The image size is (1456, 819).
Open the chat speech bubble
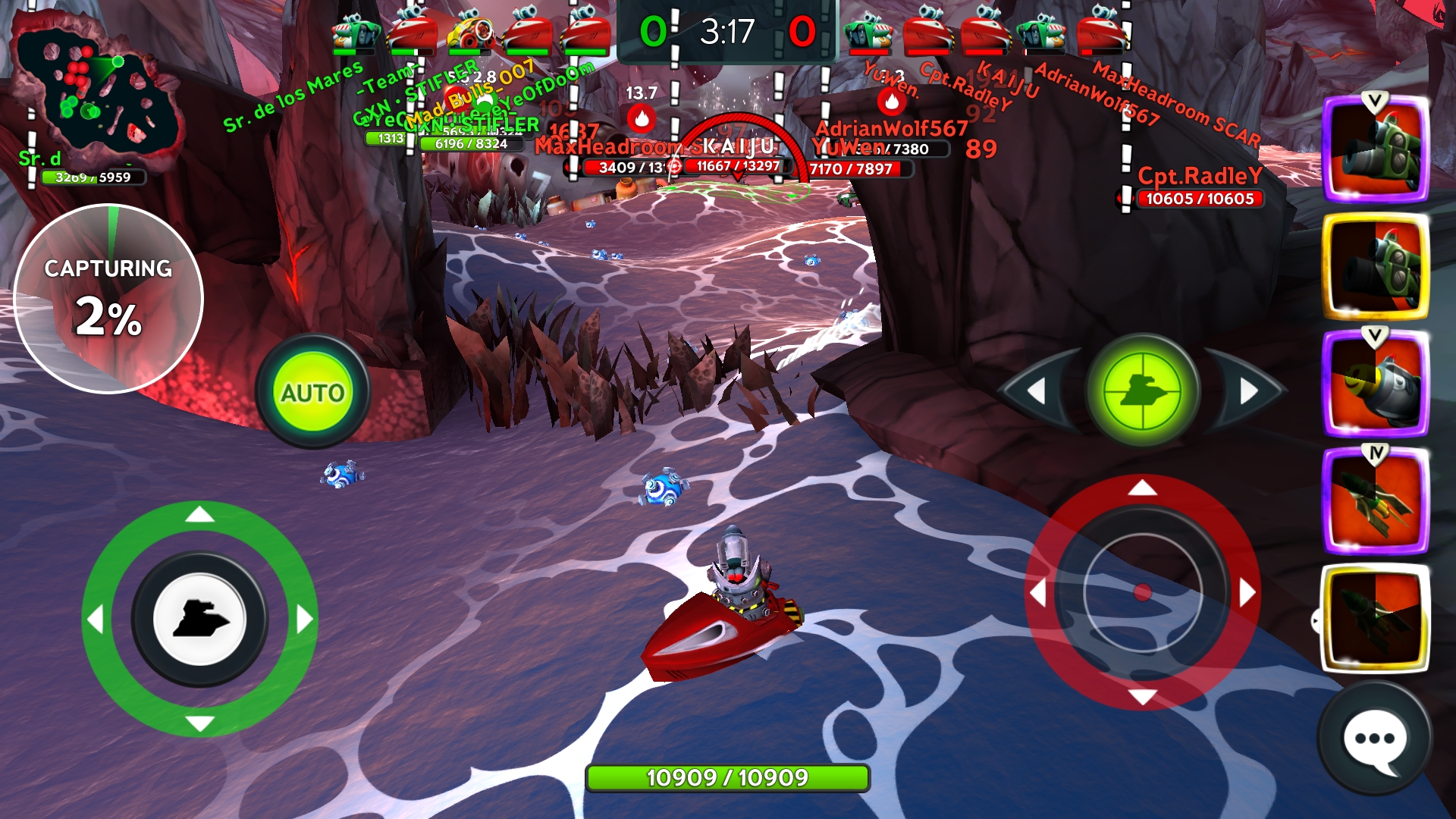pyautogui.click(x=1374, y=739)
